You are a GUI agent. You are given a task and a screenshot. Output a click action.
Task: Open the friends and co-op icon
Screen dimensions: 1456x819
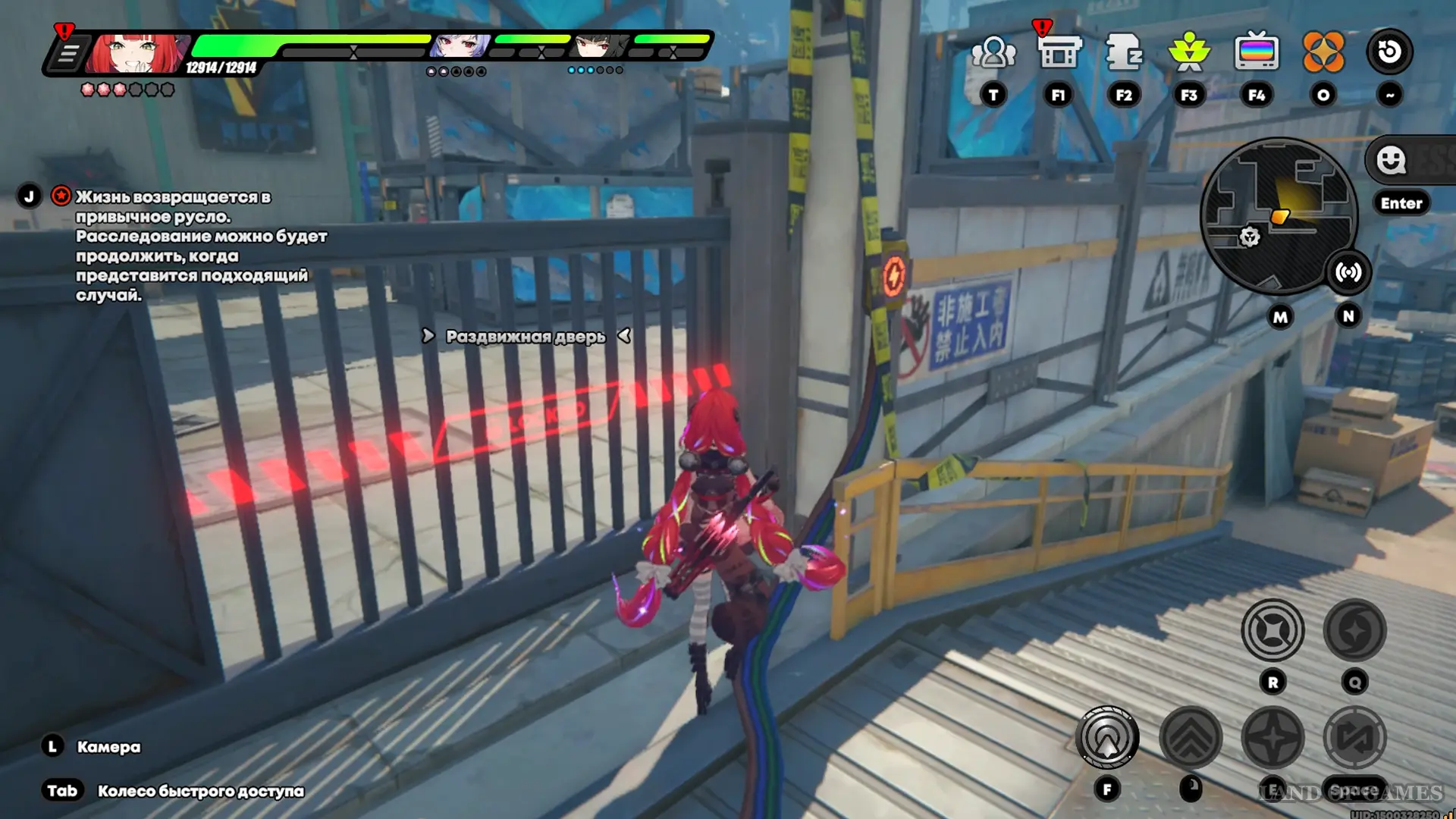(x=993, y=53)
